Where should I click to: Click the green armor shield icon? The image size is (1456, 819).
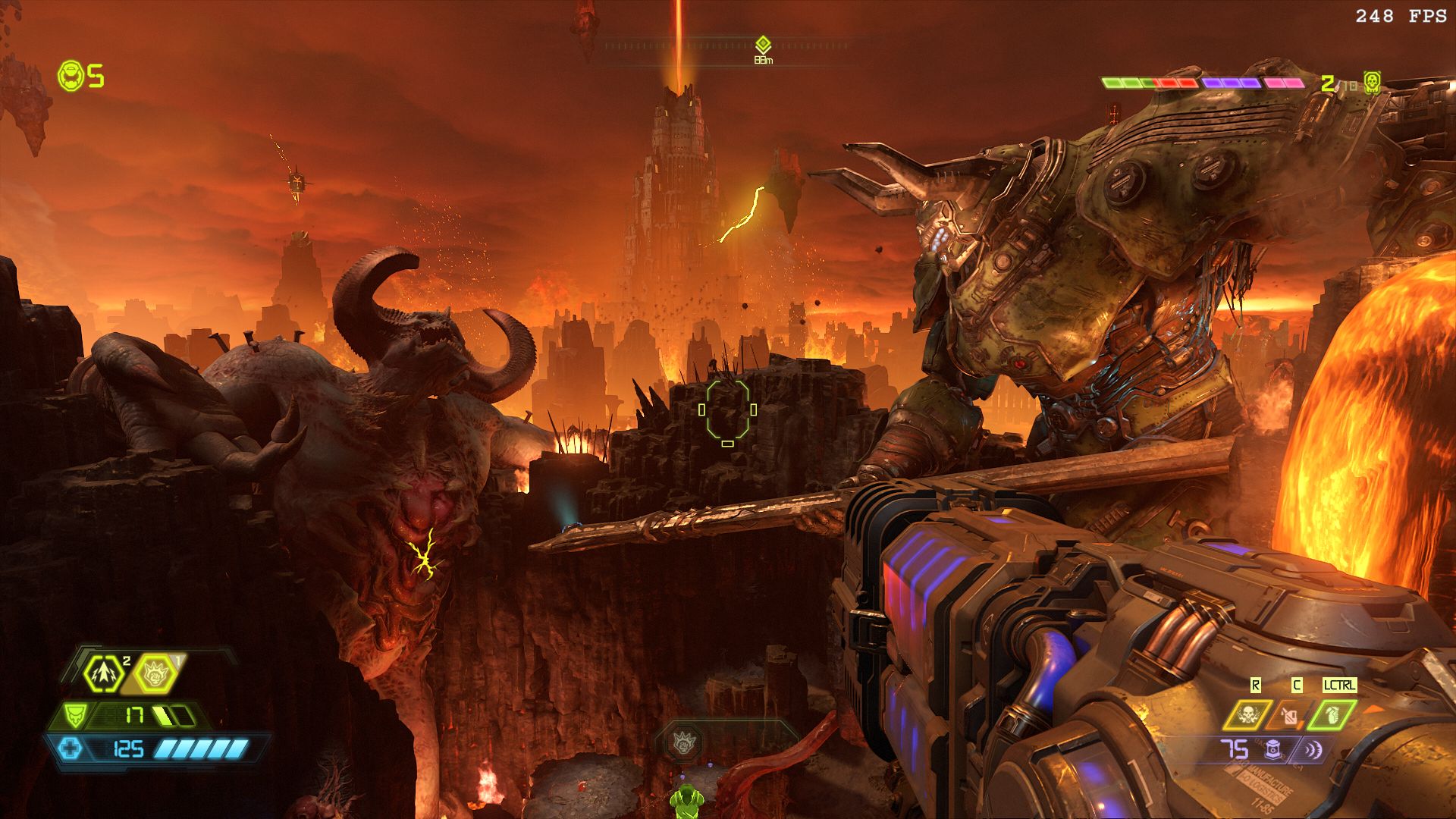(74, 714)
